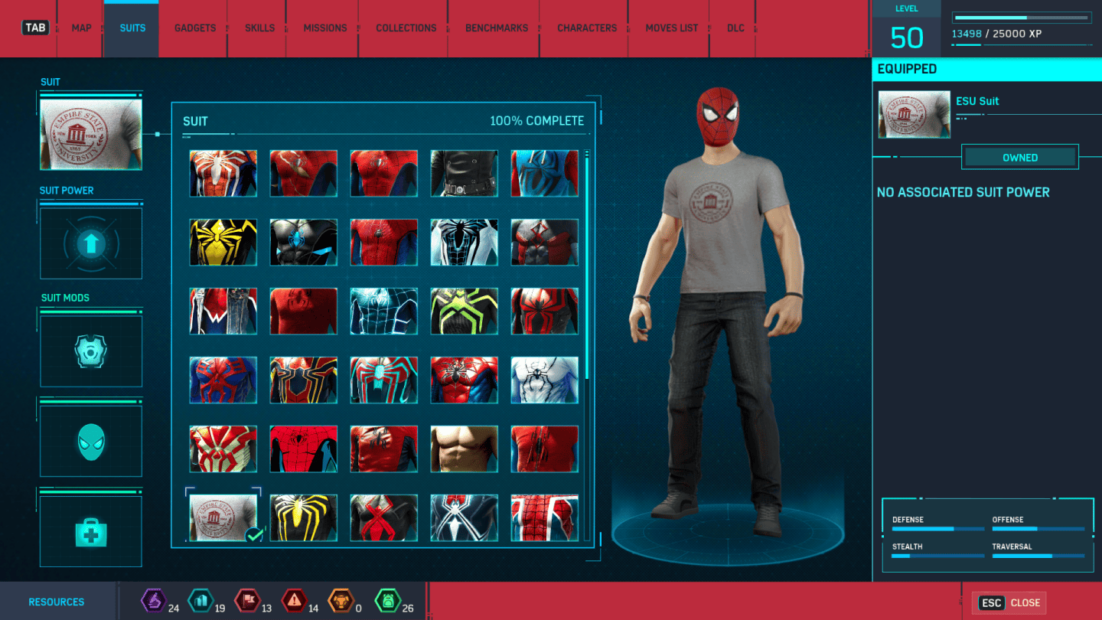Select the shield-shaped suit mod slot
Screen dimensions: 1102x620
(x=91, y=351)
